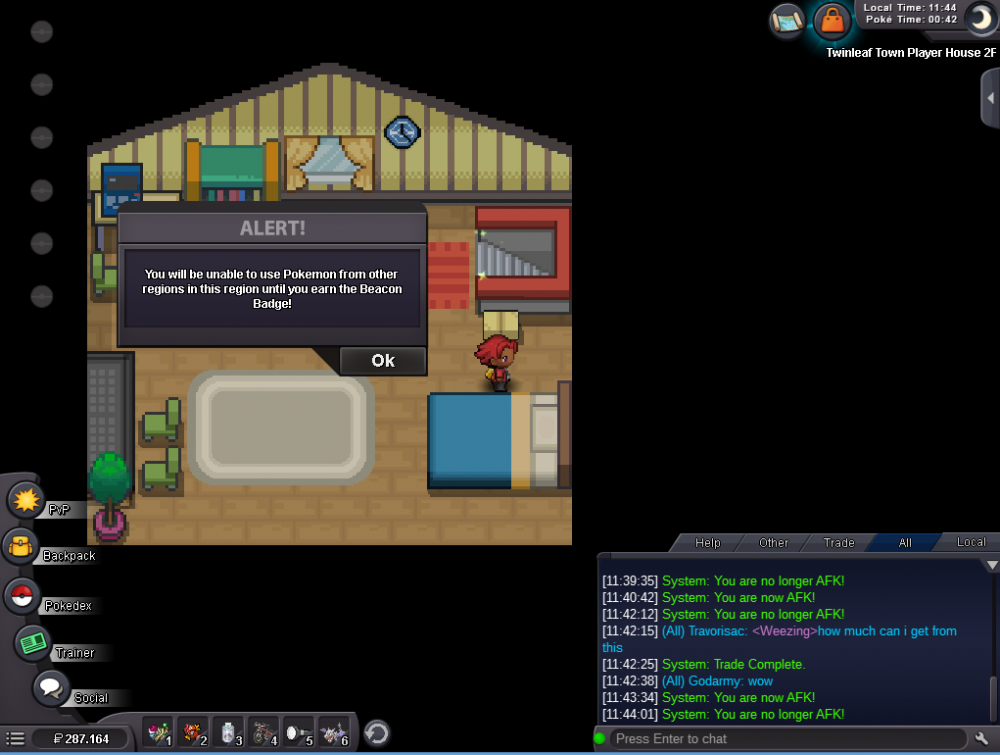Viewport: 1000px width, 755px height.
Task: Expand the side panel arrow
Action: (x=990, y=98)
